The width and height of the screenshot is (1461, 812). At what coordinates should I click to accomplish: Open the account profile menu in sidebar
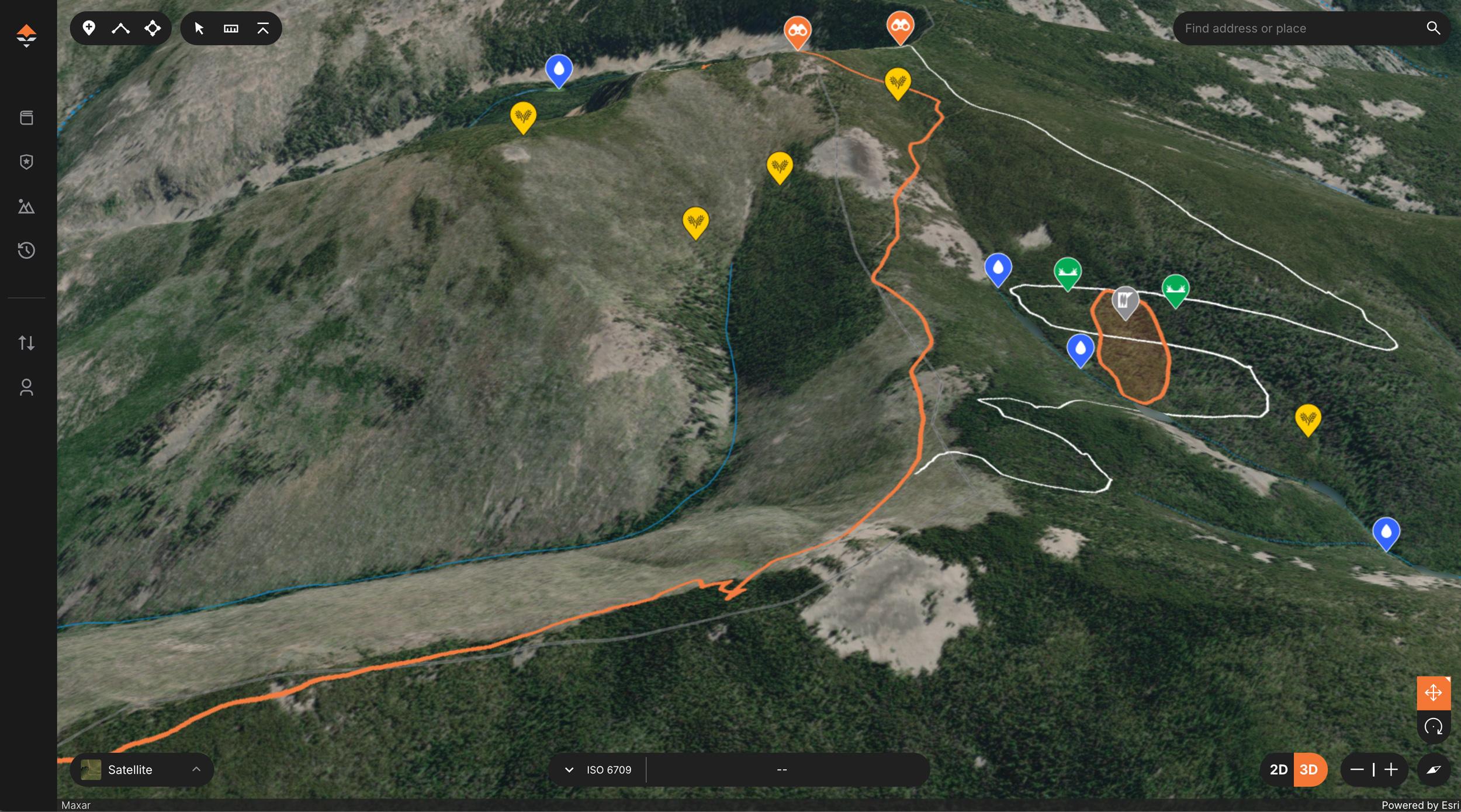(27, 387)
